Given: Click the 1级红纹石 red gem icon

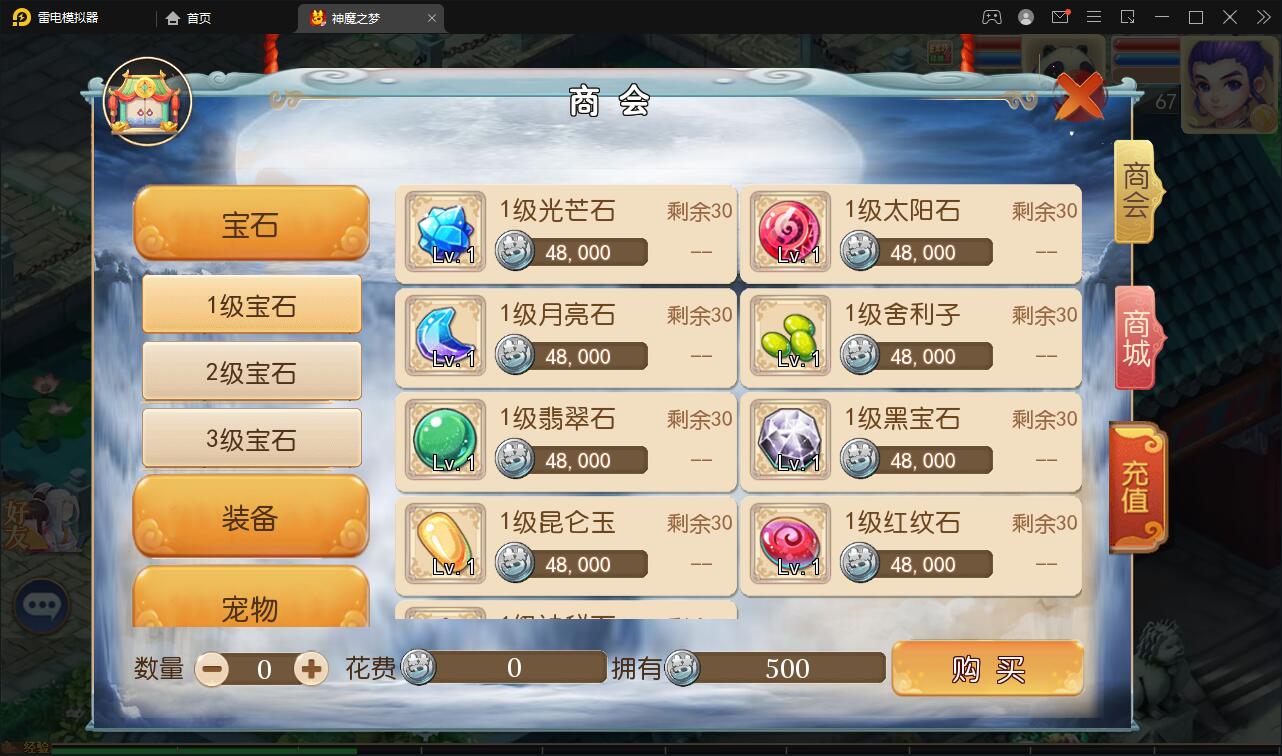Looking at the screenshot, I should [789, 546].
